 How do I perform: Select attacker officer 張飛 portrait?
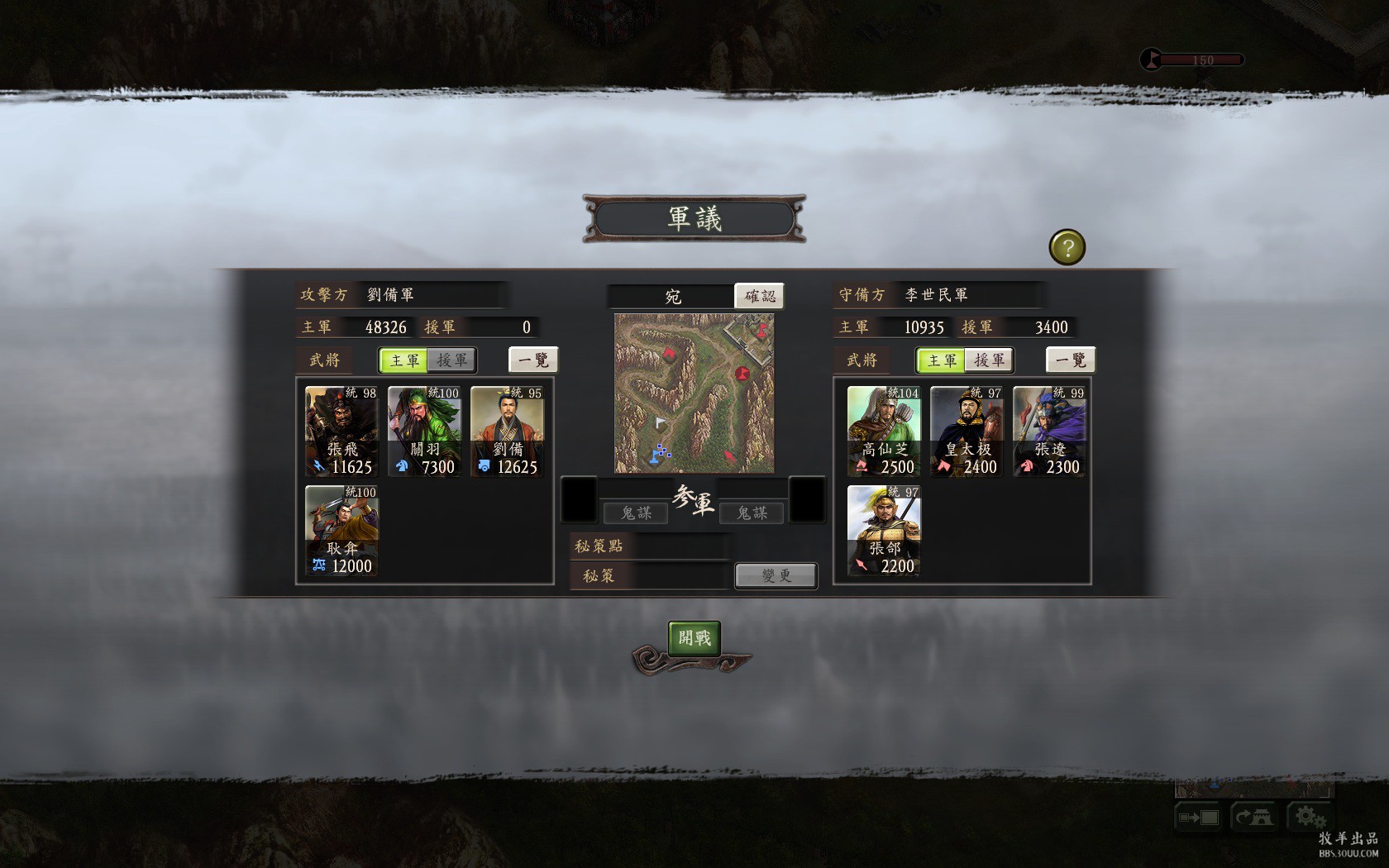click(341, 432)
